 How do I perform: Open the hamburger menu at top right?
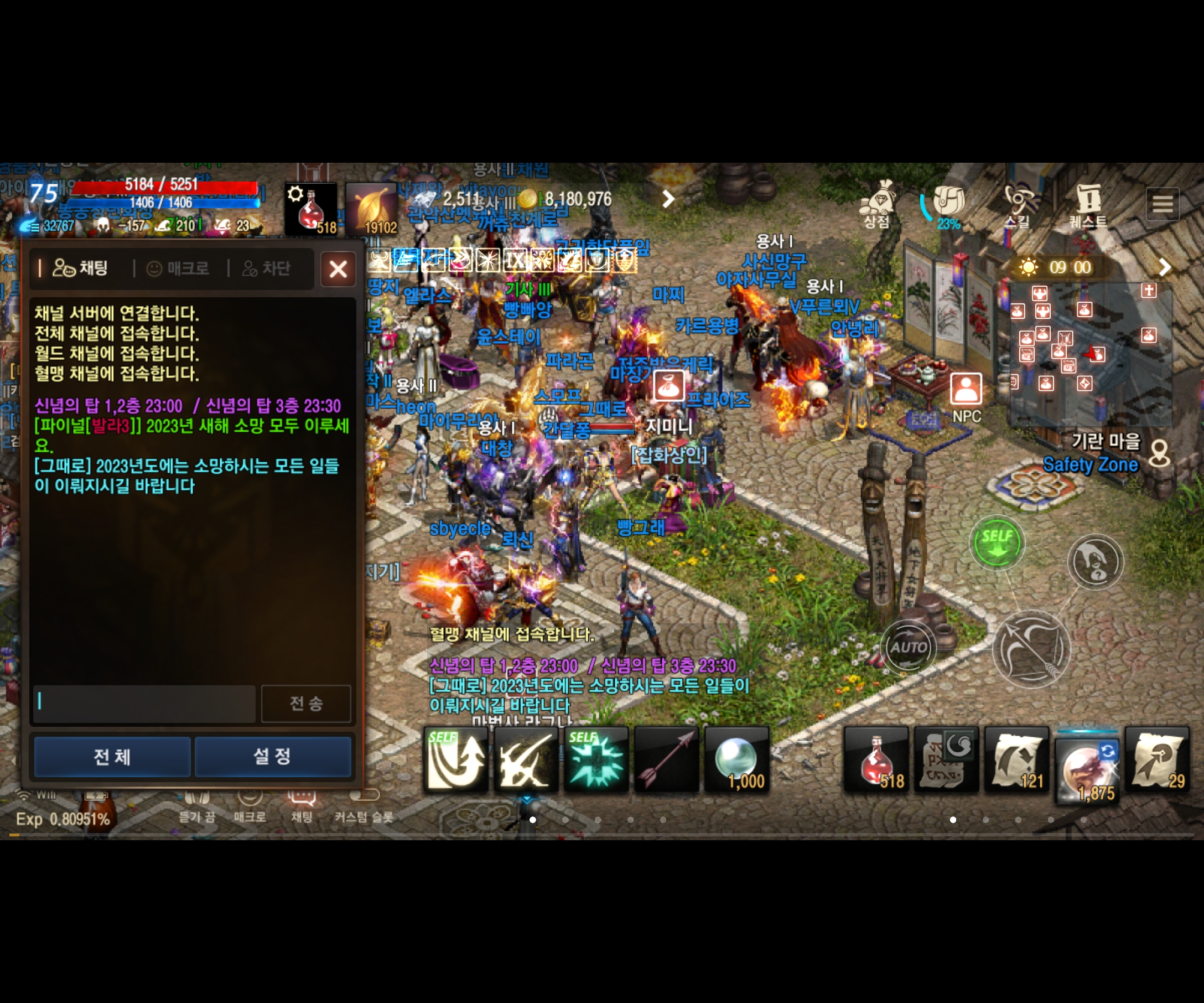(1163, 204)
